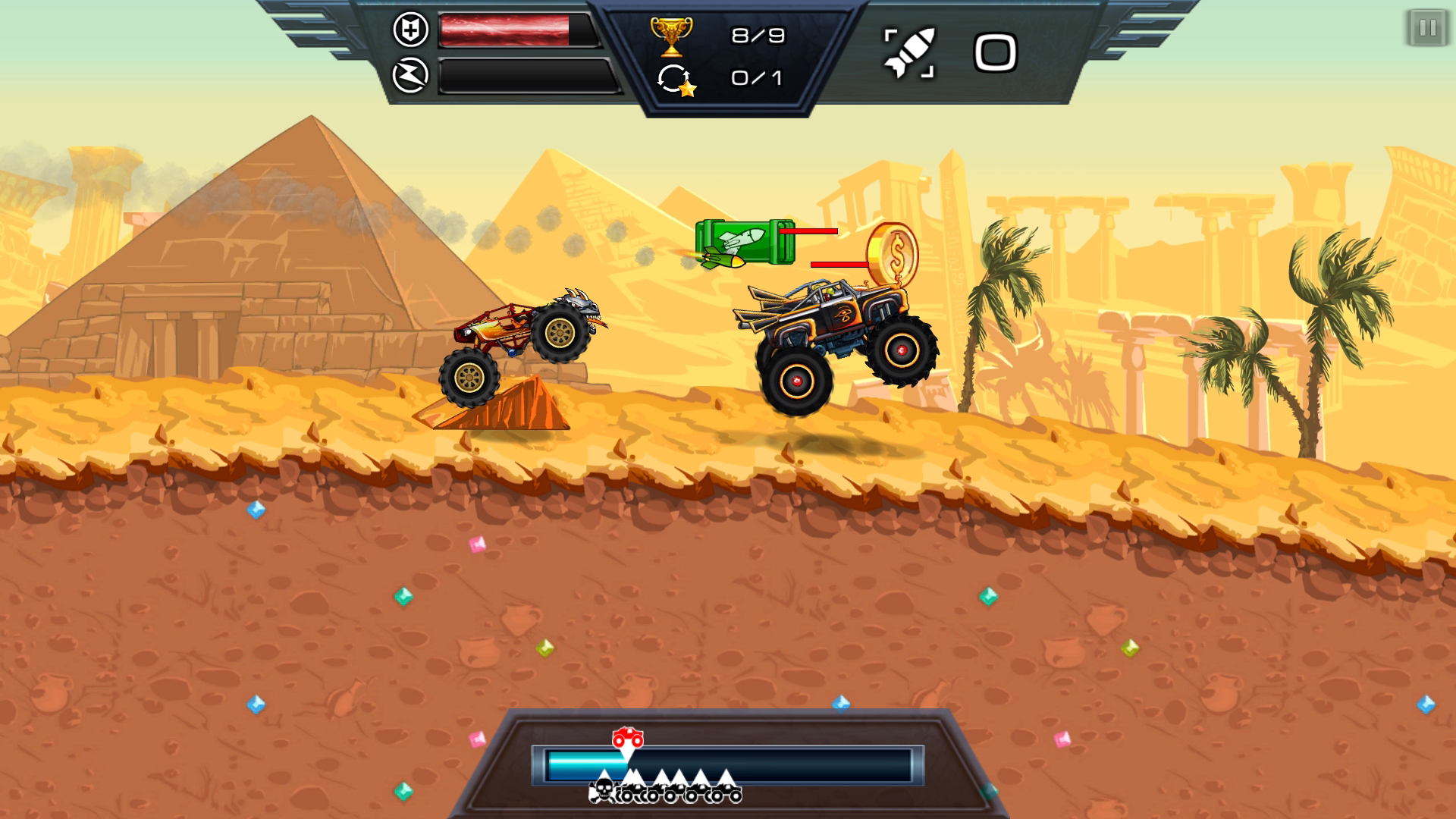This screenshot has width=1456, height=819.
Task: Fire the rocket weapon icon
Action: (909, 53)
